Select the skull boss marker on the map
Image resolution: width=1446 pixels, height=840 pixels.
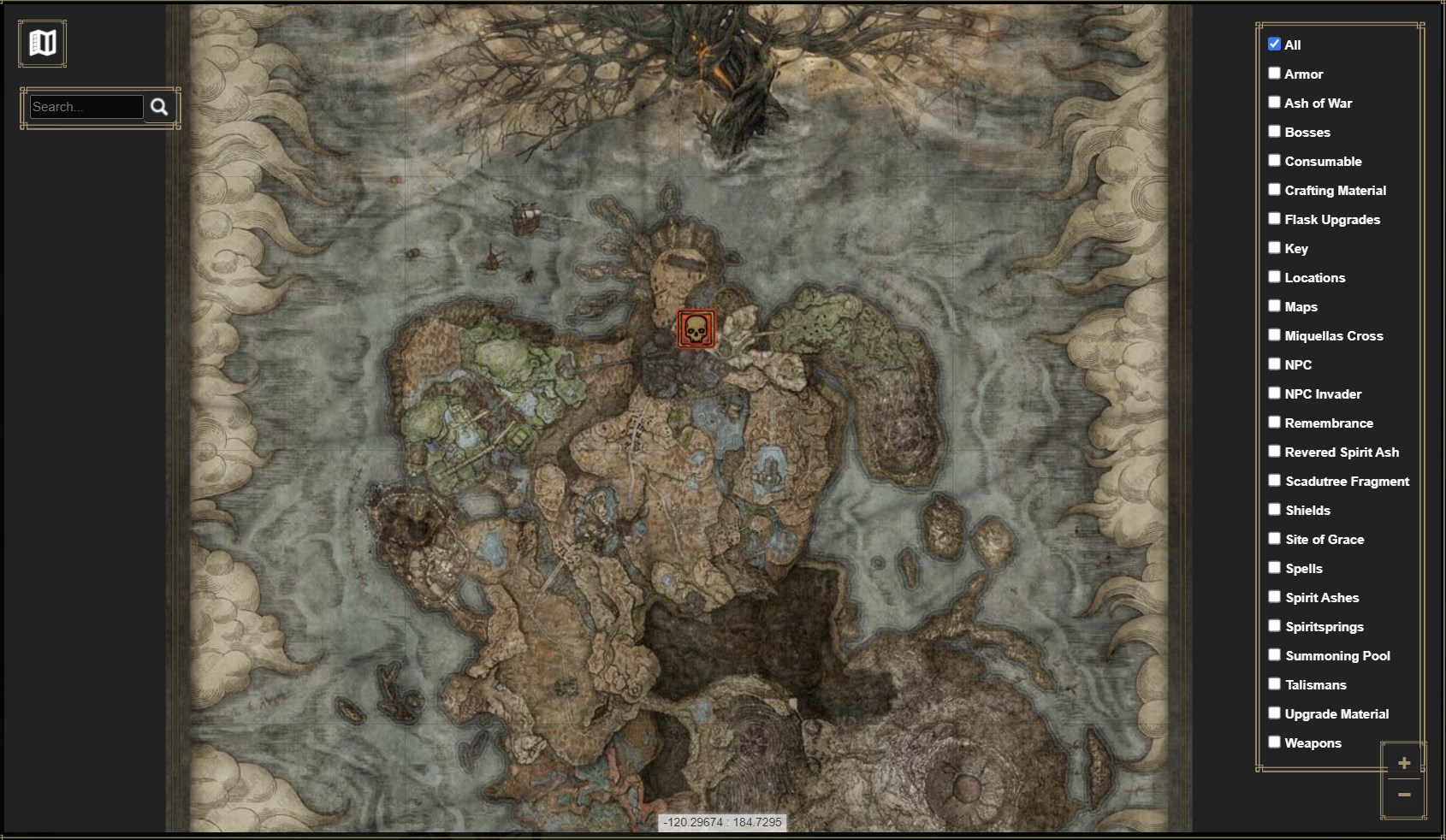[x=695, y=329]
